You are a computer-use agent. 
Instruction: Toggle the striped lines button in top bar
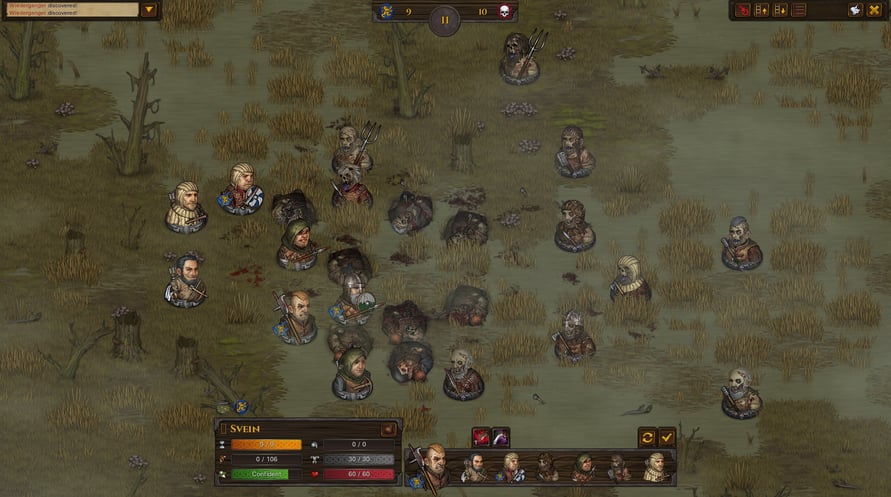click(x=799, y=10)
